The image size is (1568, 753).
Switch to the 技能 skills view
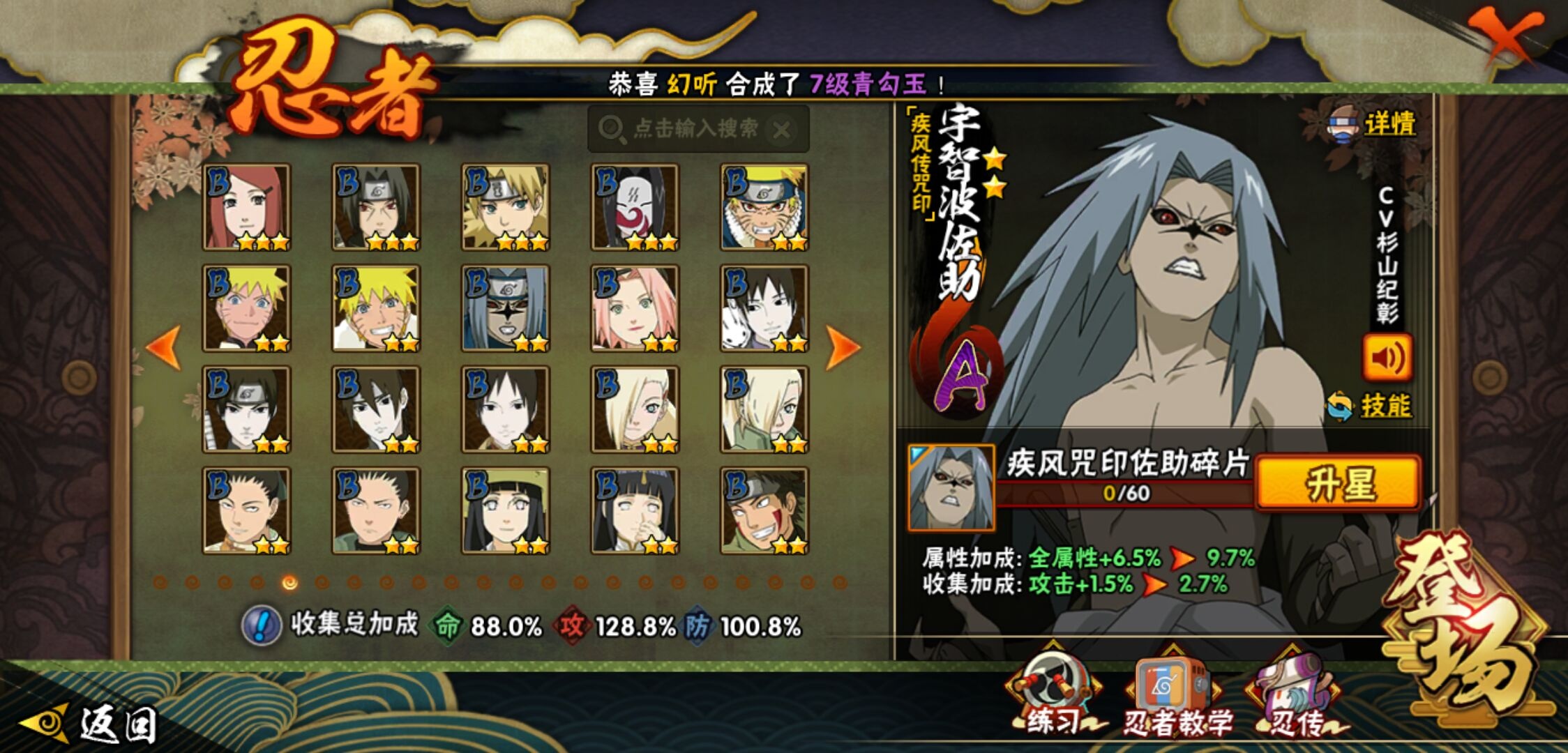(1384, 406)
